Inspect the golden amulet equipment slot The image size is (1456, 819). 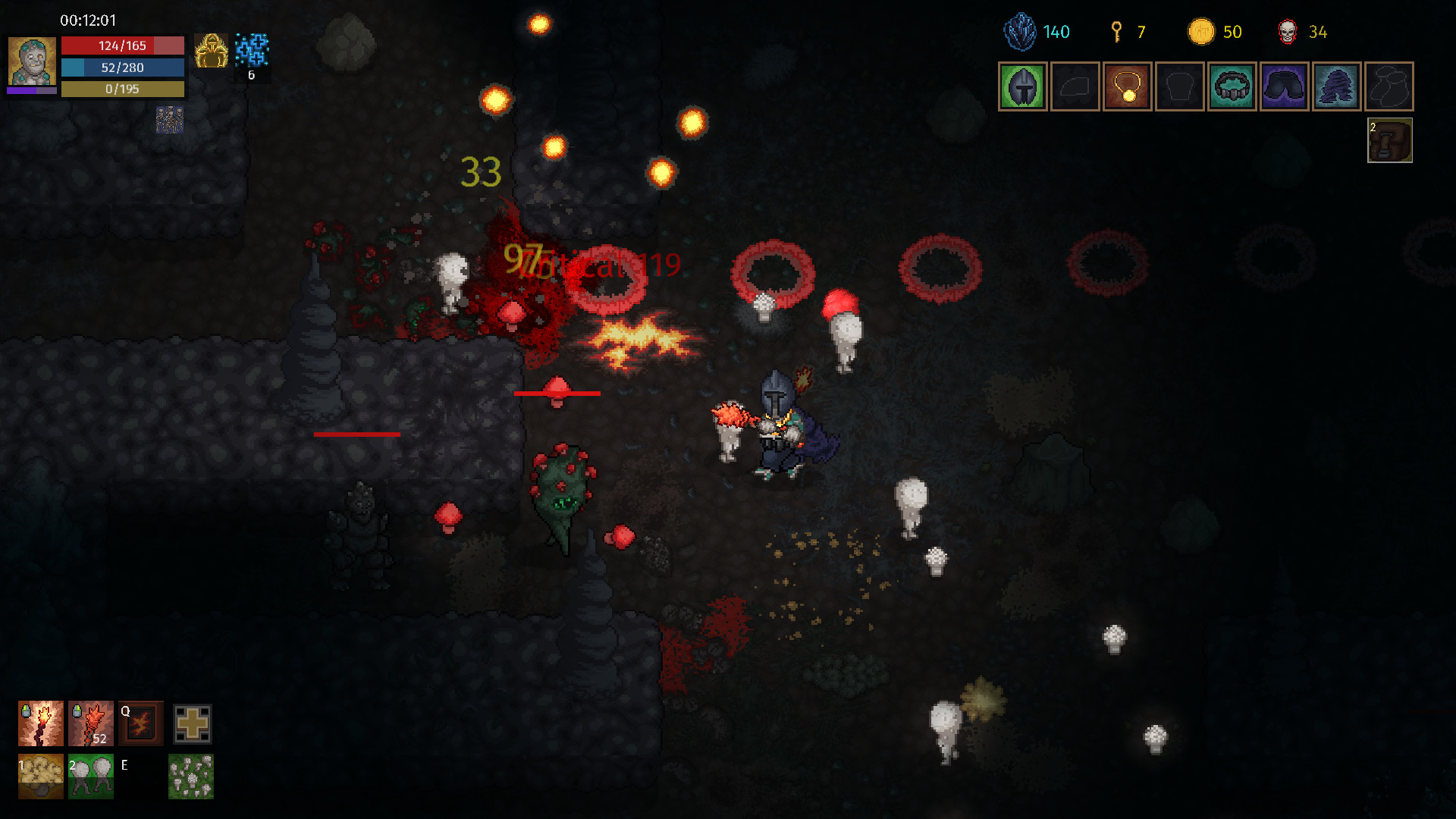click(1128, 86)
